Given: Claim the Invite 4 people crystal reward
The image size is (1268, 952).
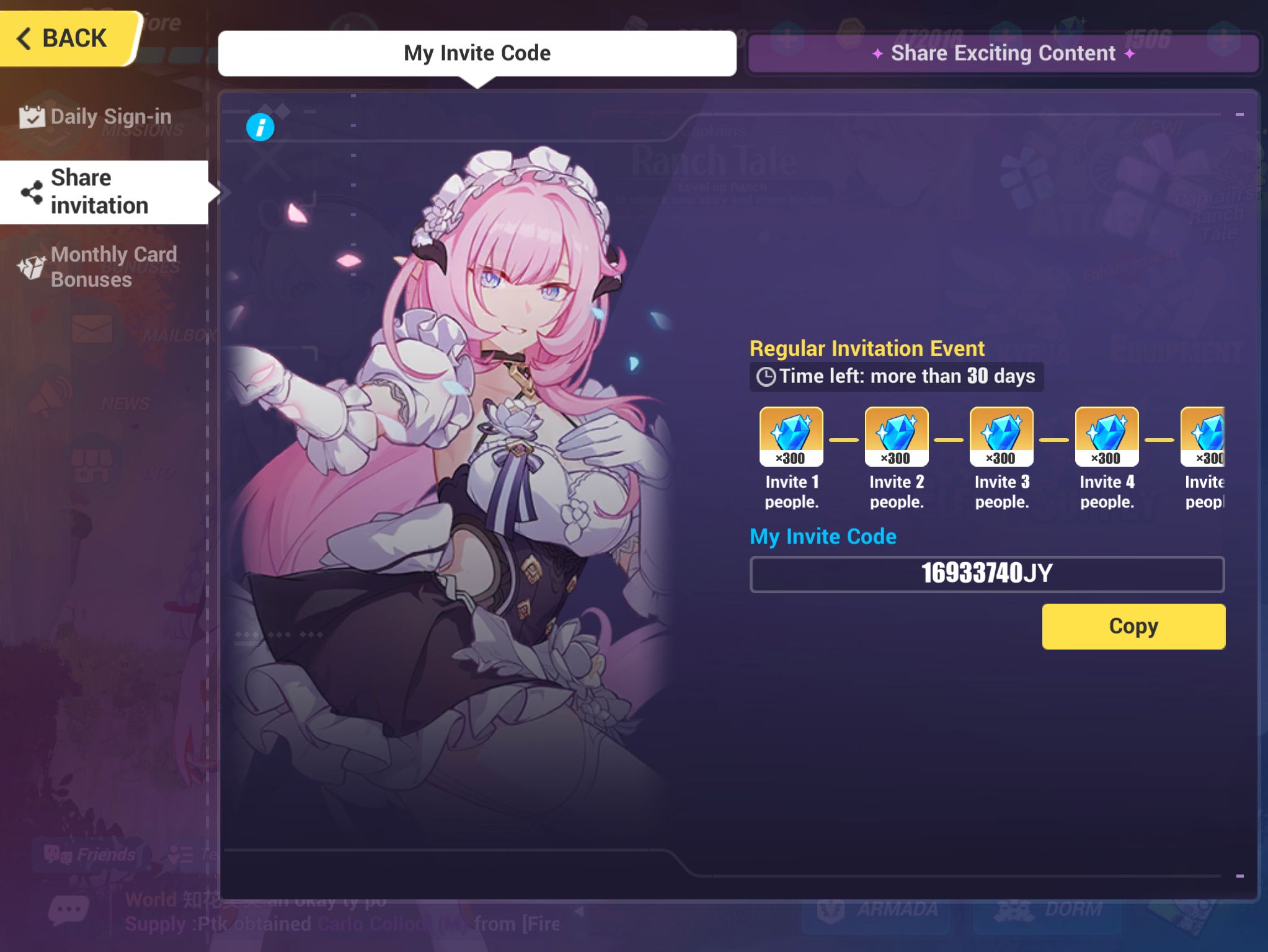Looking at the screenshot, I should point(1106,436).
